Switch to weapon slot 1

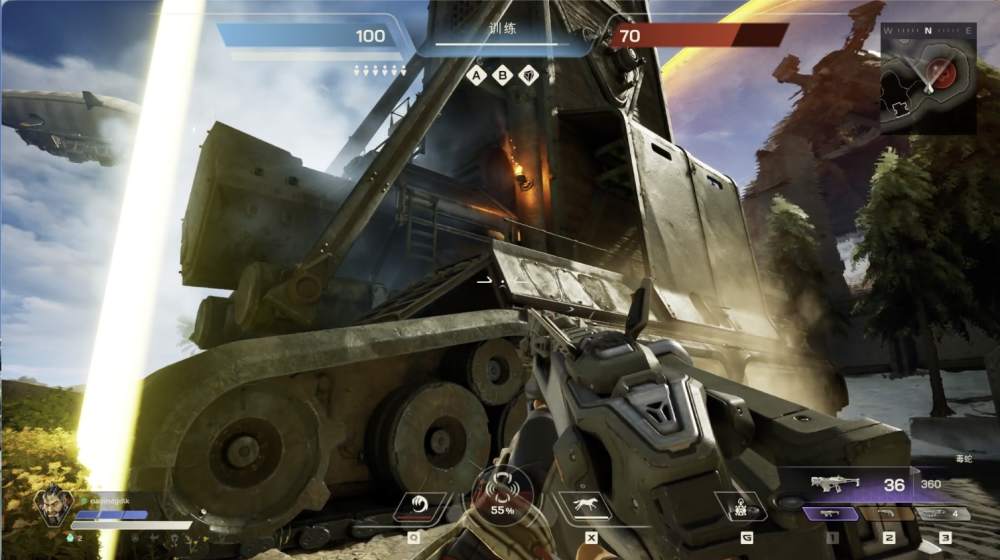pyautogui.click(x=830, y=514)
